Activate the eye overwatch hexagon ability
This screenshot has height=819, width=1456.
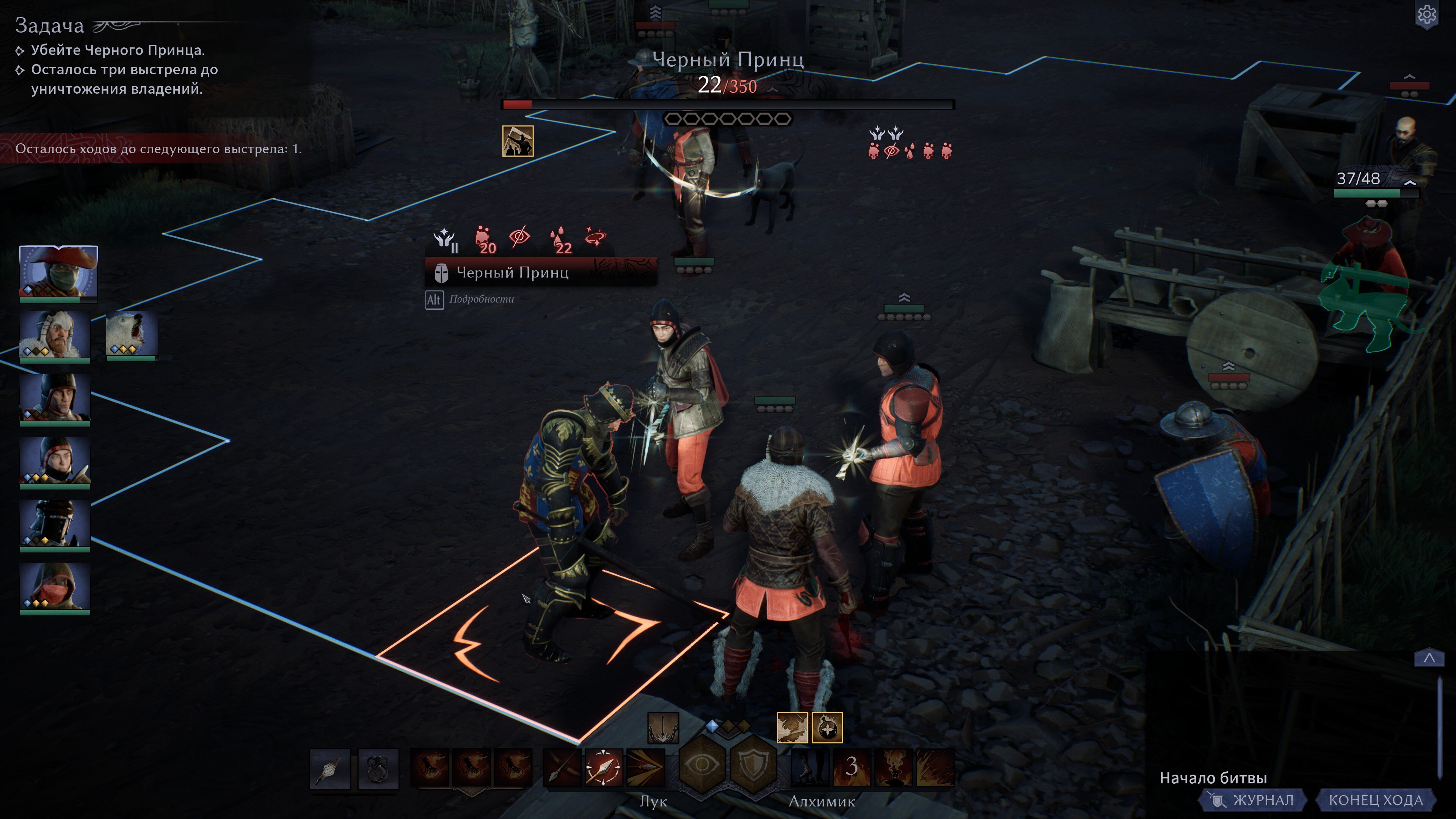[702, 765]
